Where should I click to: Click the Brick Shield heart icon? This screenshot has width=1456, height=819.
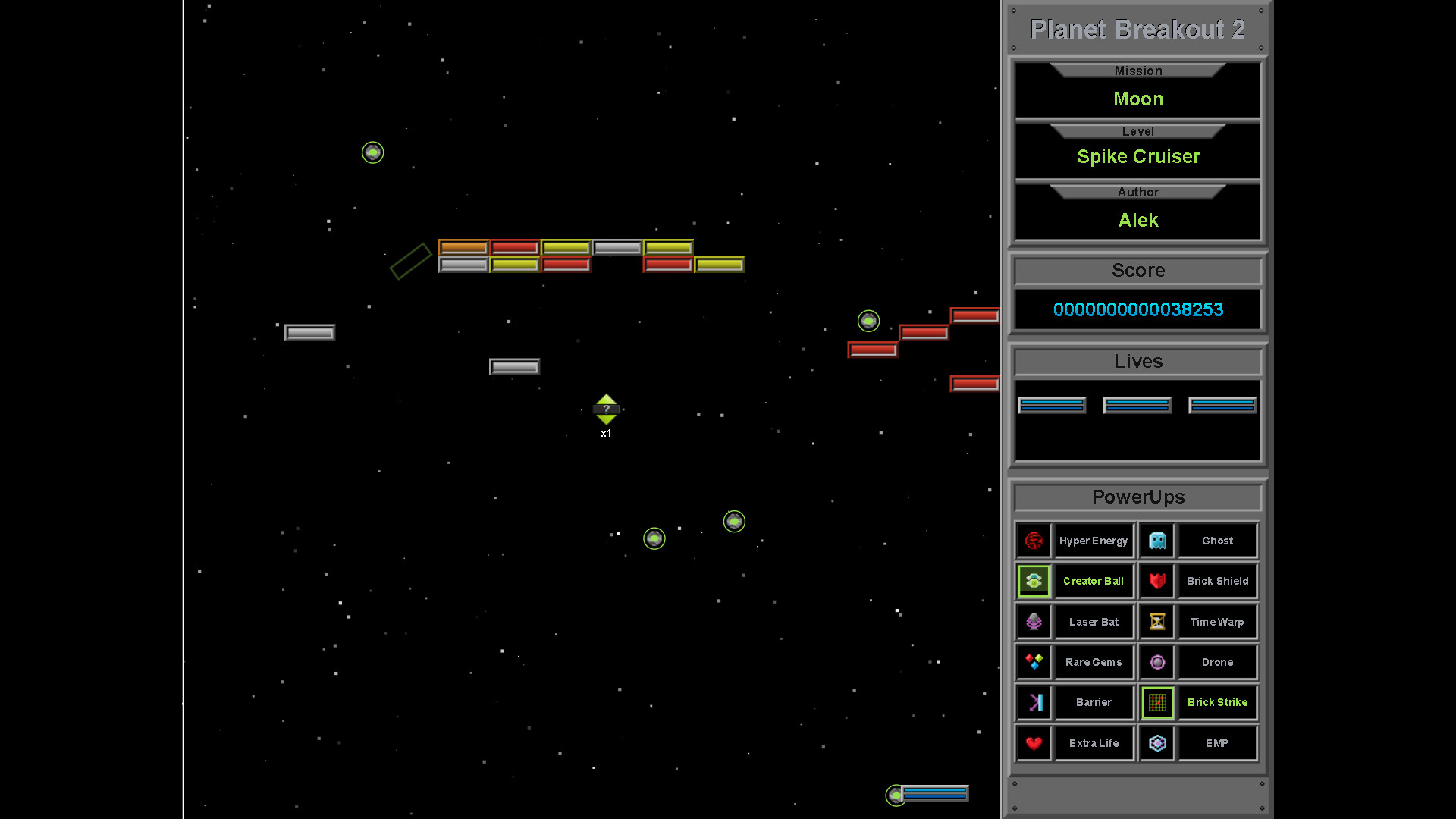(1156, 581)
